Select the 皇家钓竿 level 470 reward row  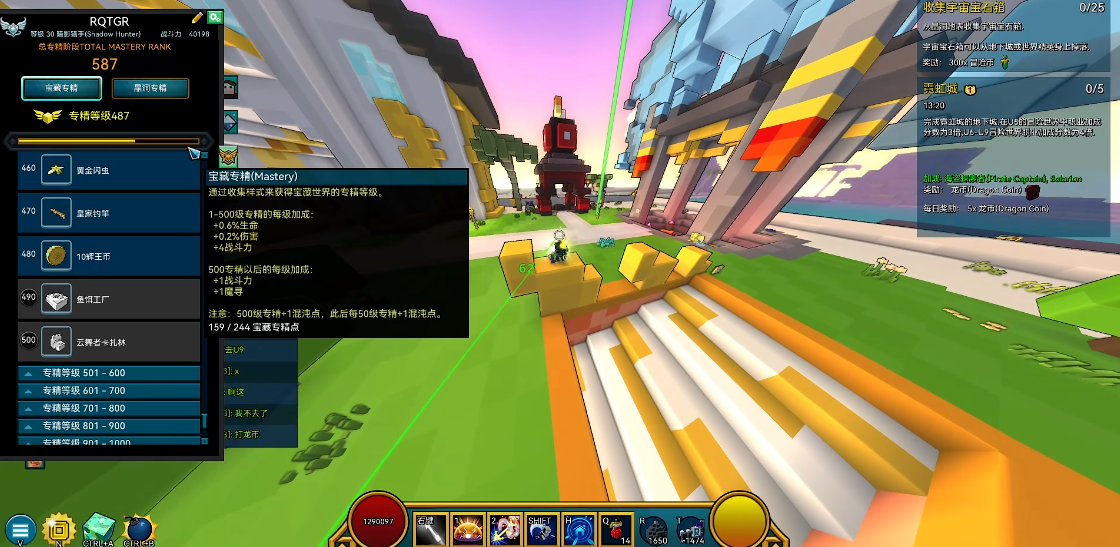(x=109, y=212)
